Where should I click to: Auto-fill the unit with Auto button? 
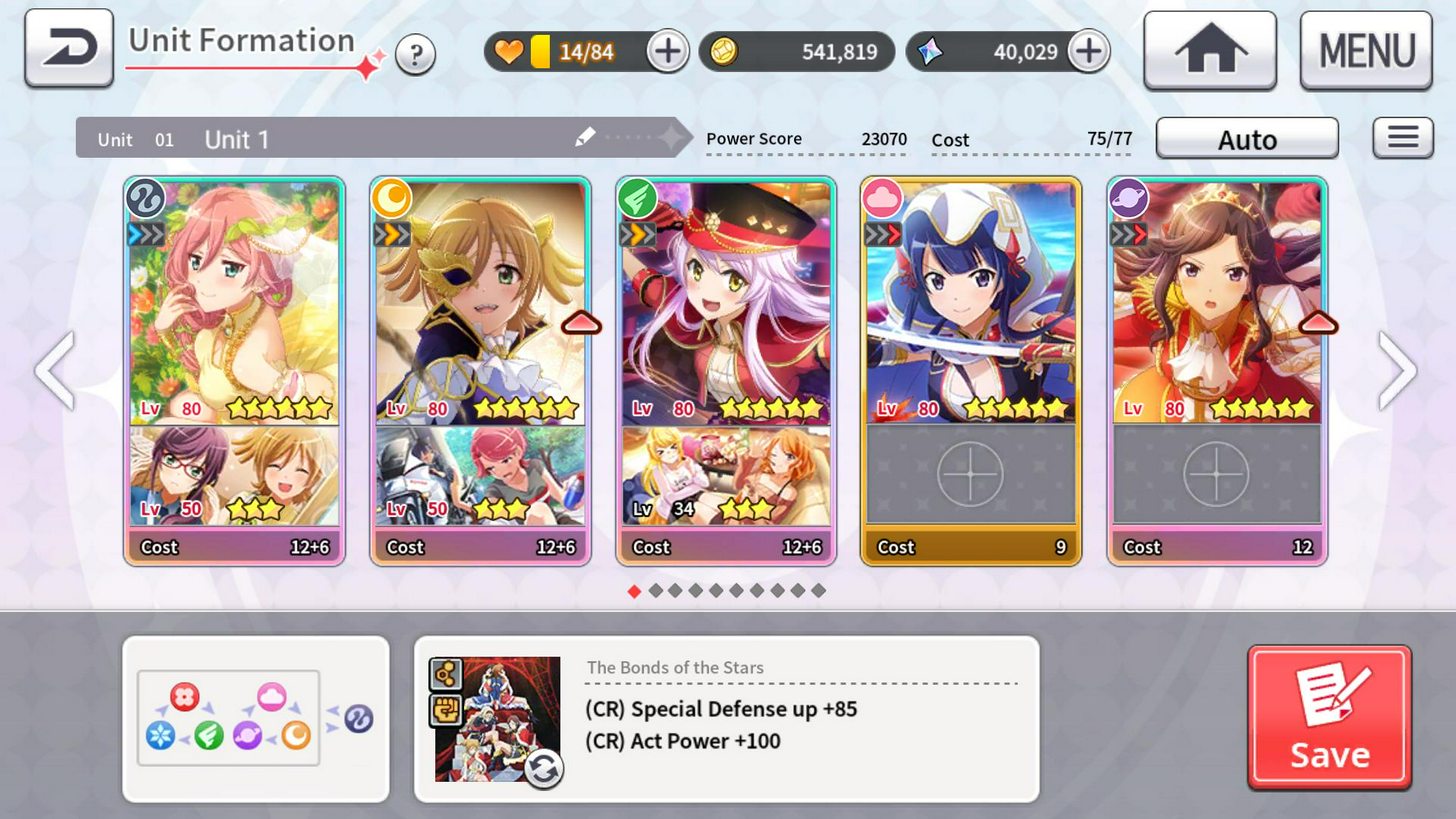1246,139
